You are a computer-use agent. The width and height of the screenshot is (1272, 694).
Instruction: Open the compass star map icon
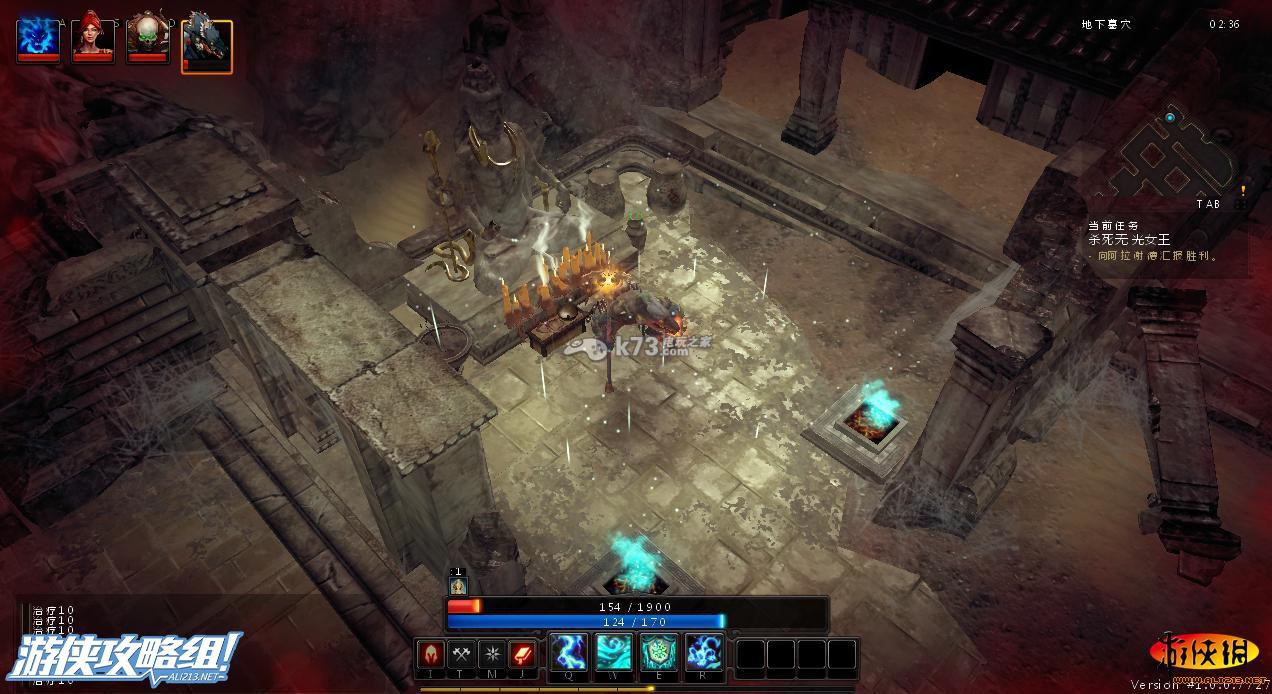(x=492, y=654)
